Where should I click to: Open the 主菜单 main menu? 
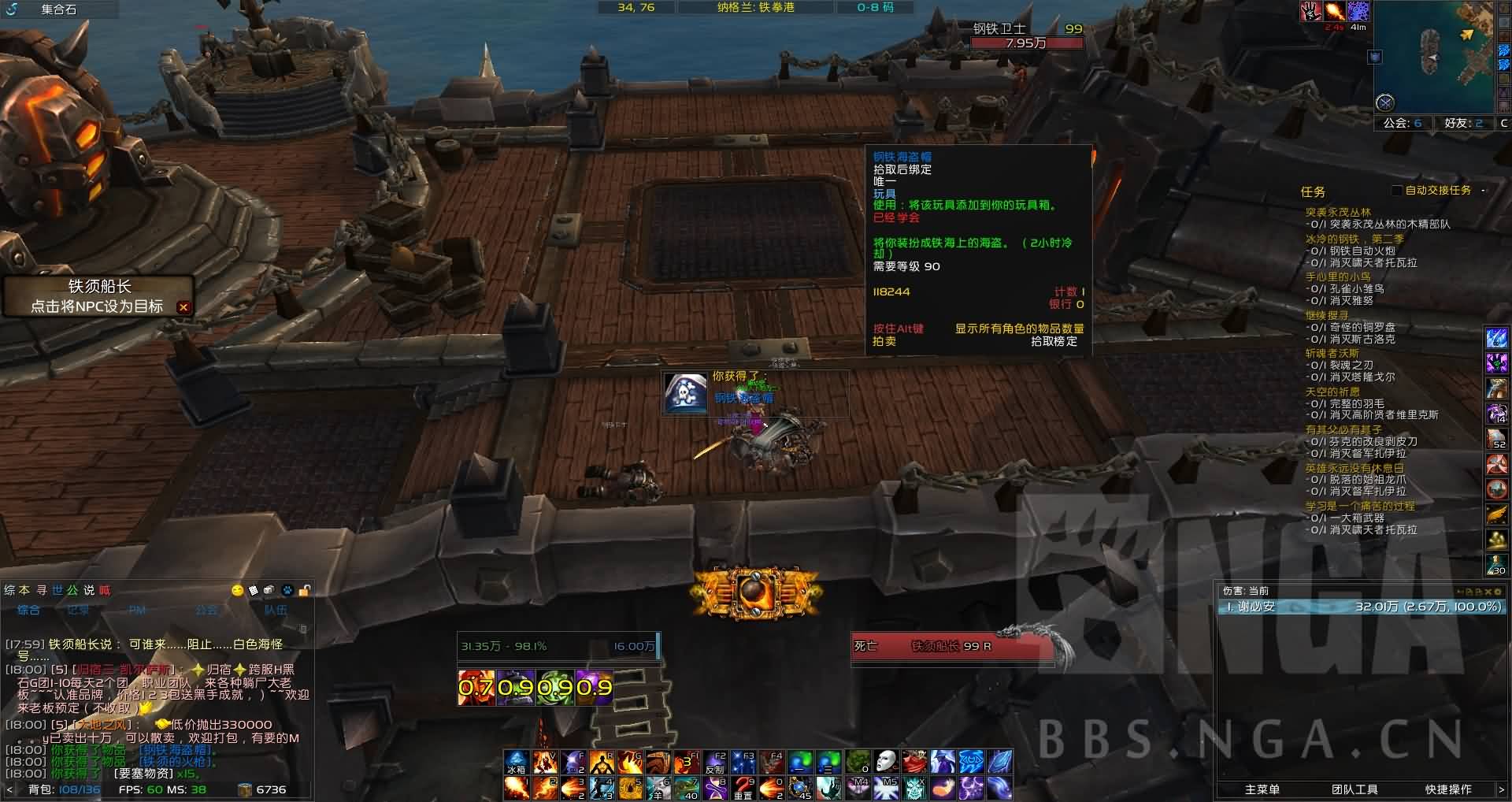tap(1262, 789)
